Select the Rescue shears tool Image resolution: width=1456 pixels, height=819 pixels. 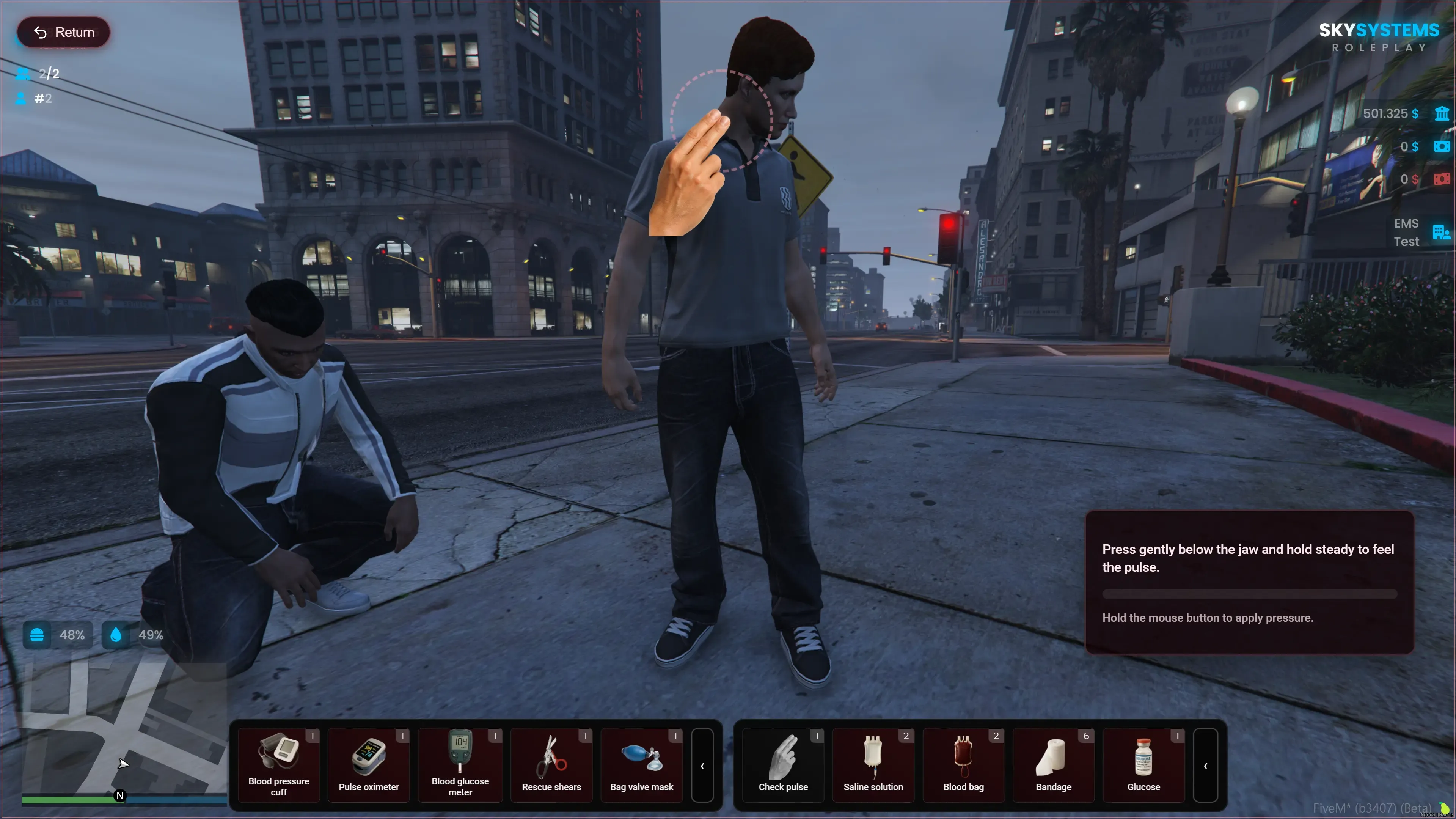[551, 765]
